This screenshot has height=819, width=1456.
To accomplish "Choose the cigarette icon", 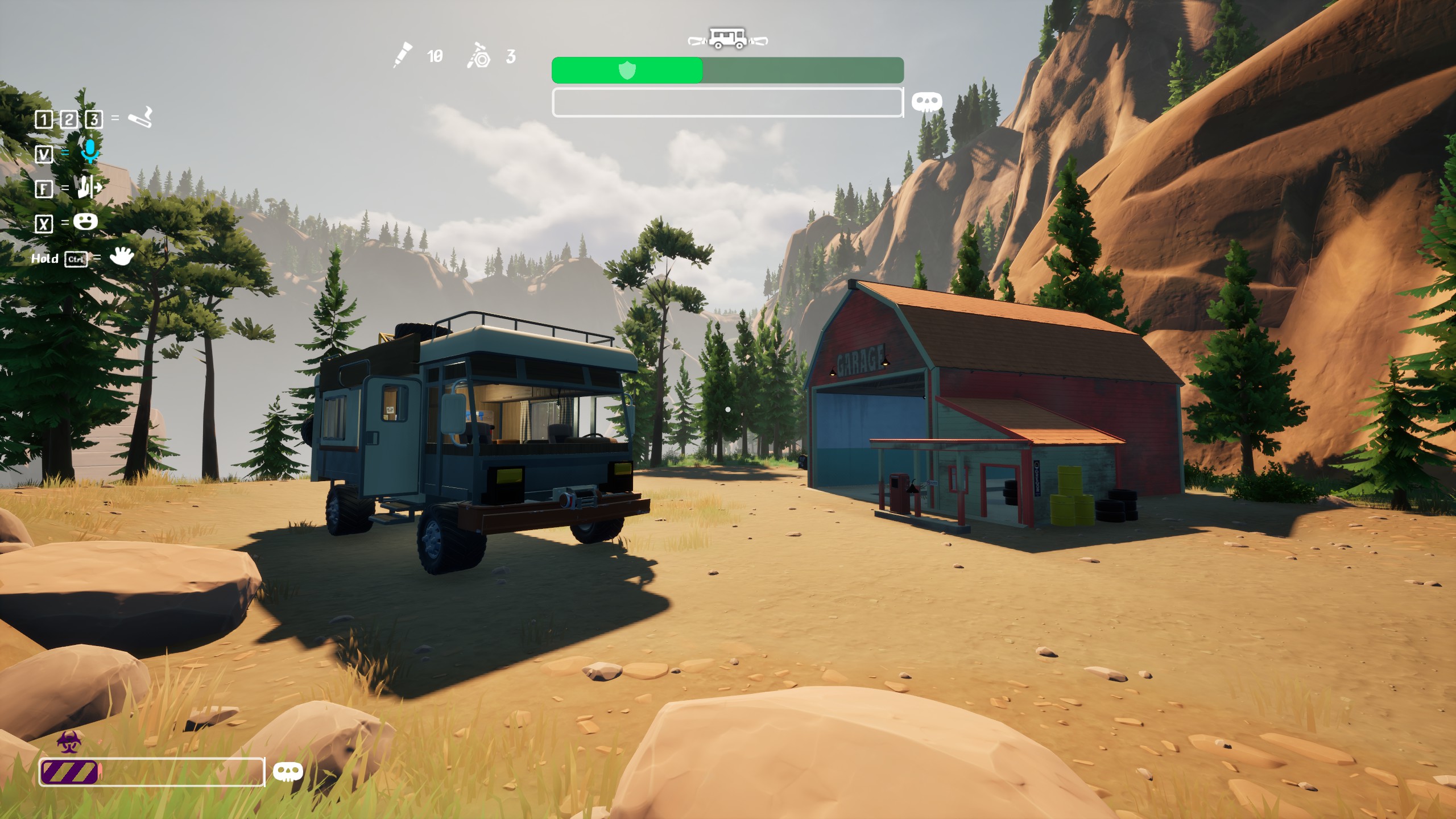I will [140, 118].
